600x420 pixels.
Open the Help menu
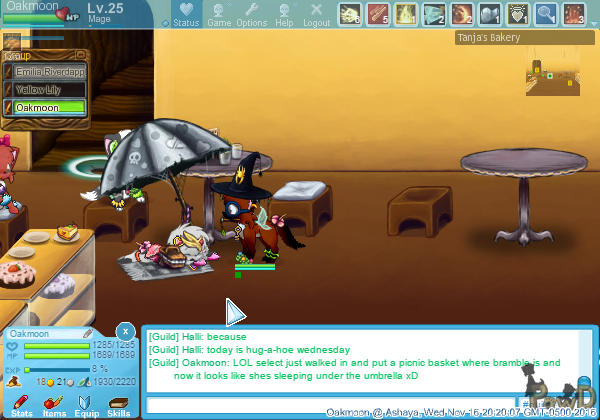point(284,14)
